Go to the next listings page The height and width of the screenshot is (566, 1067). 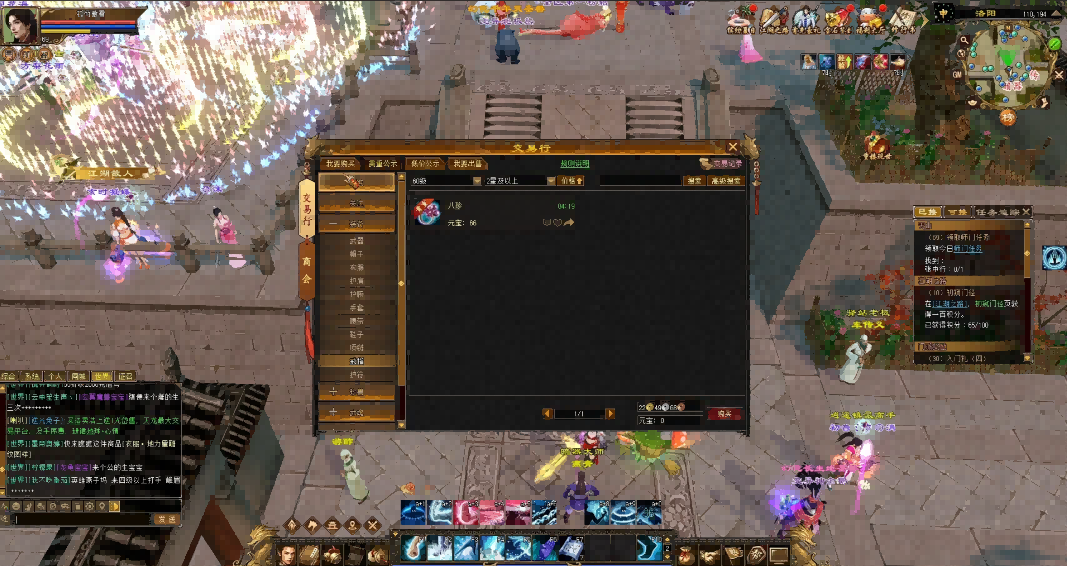pos(610,413)
